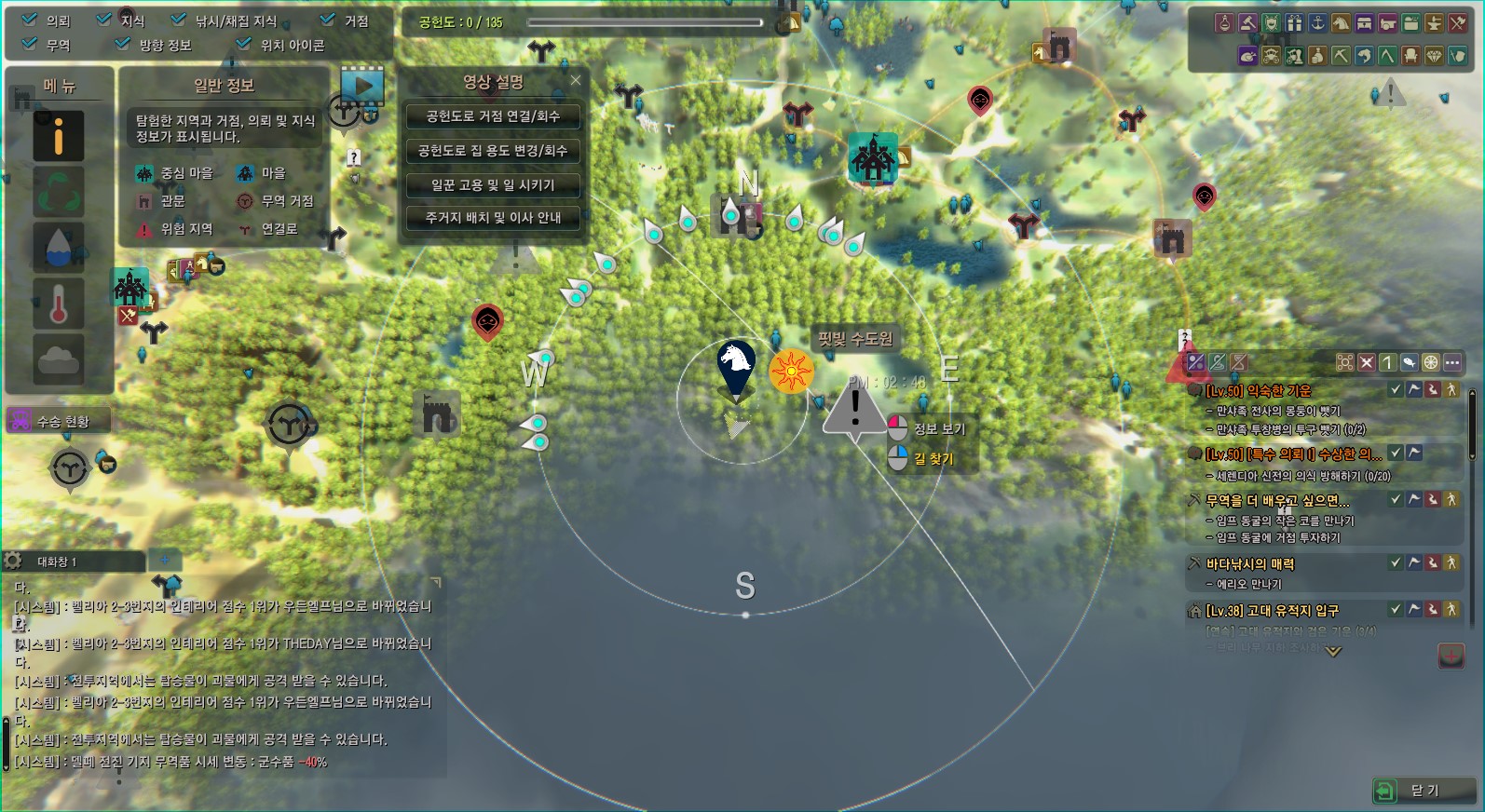This screenshot has width=1485, height=812.
Task: Select the water drop menu icon
Action: [x=59, y=247]
